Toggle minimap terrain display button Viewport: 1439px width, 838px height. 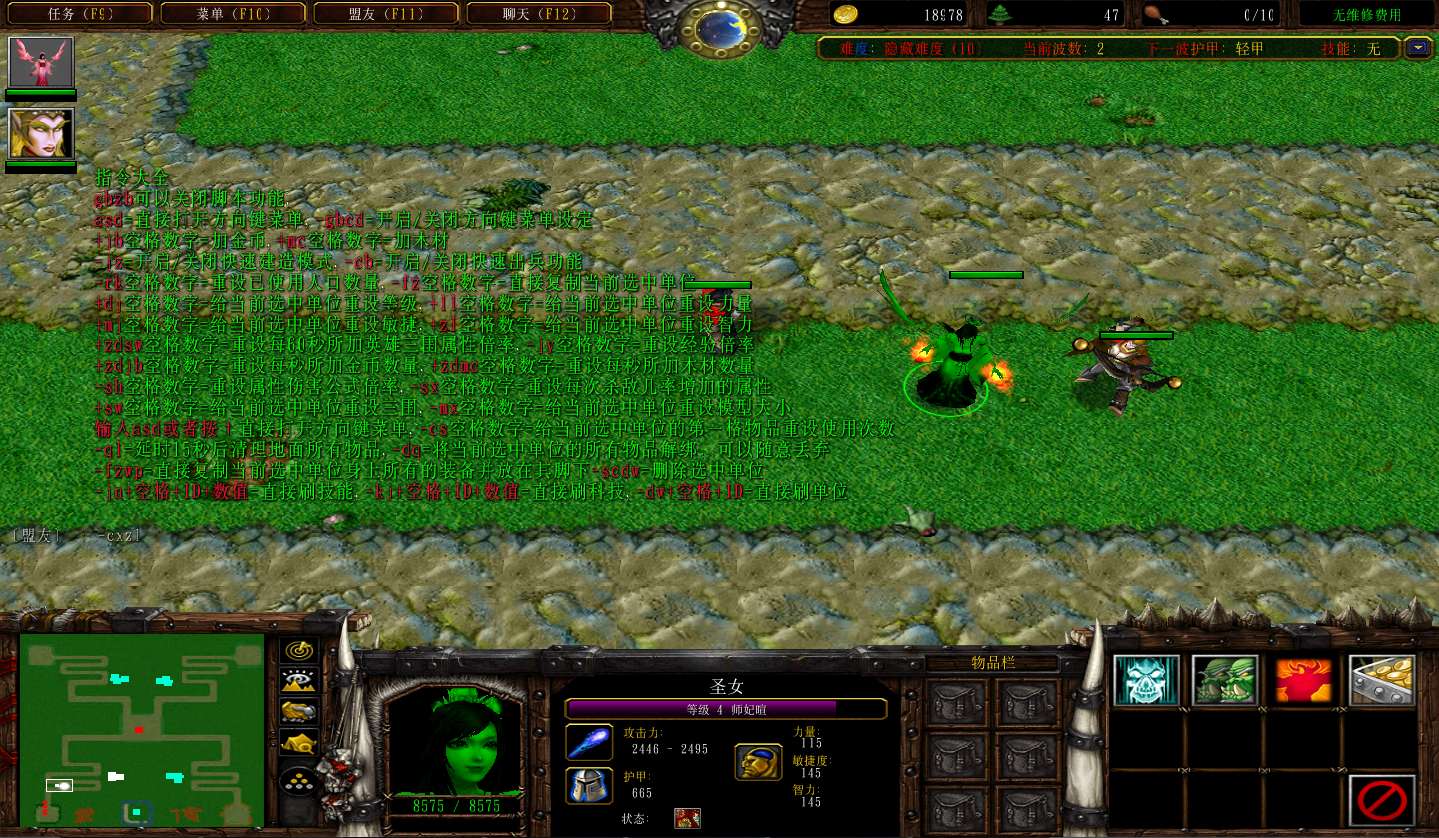[x=298, y=681]
